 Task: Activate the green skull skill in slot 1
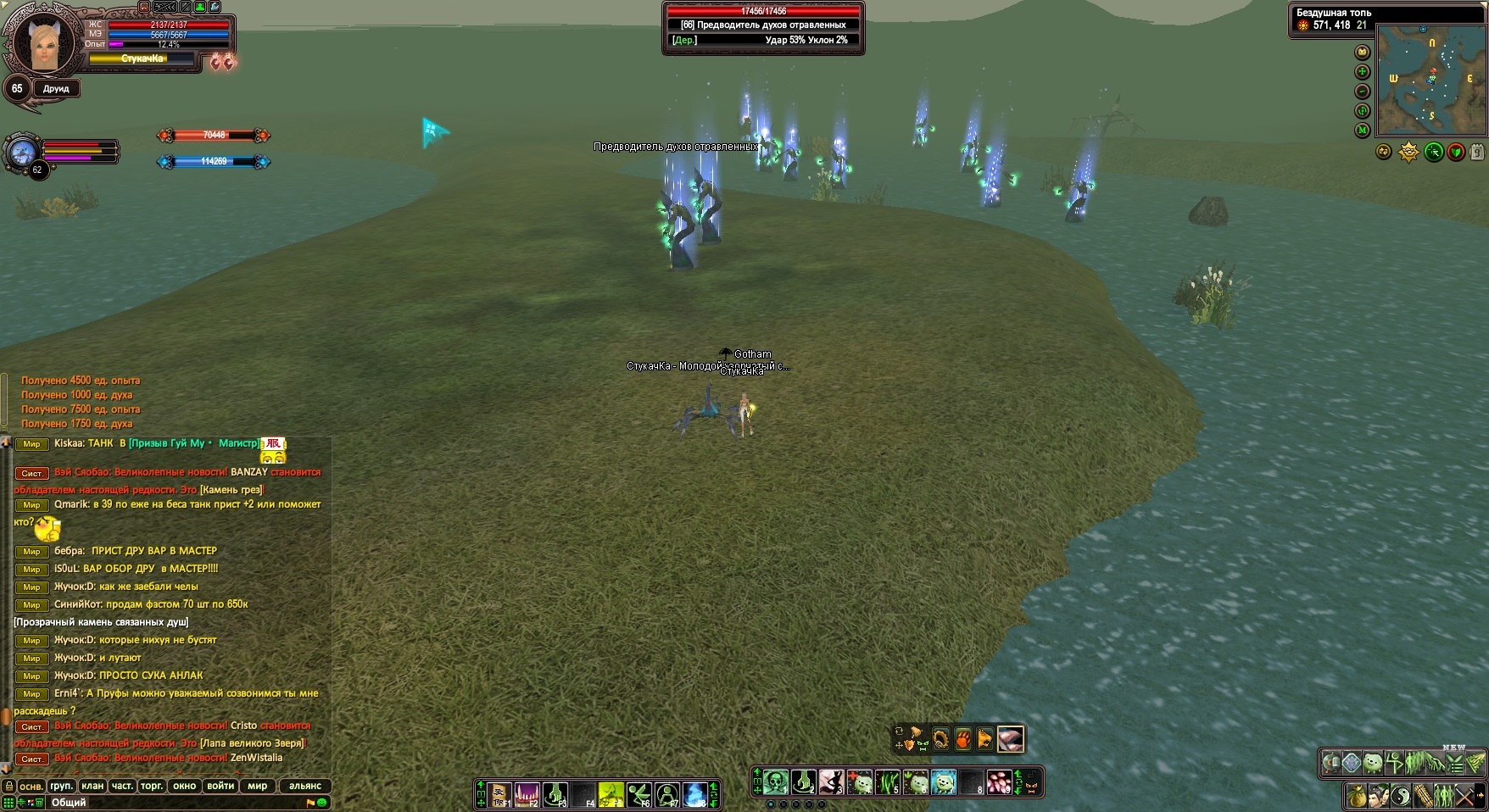(776, 781)
